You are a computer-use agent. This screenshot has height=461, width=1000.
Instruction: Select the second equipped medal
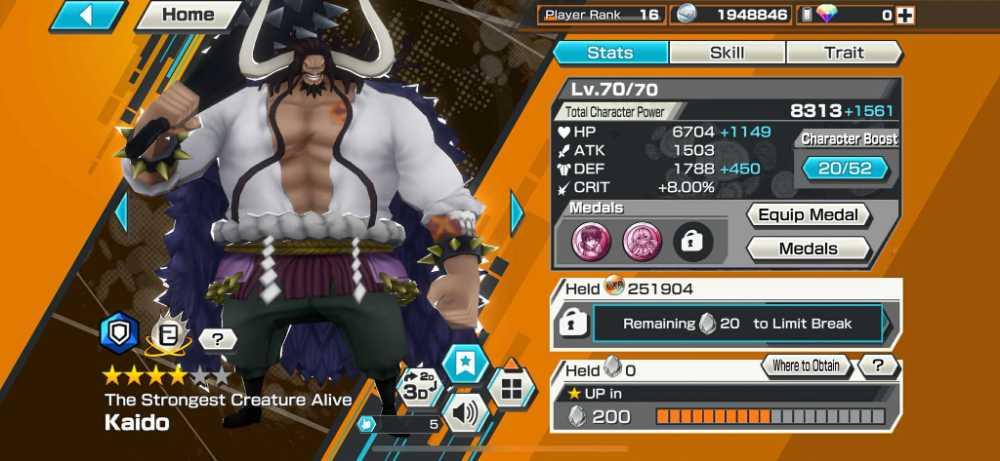(x=641, y=240)
